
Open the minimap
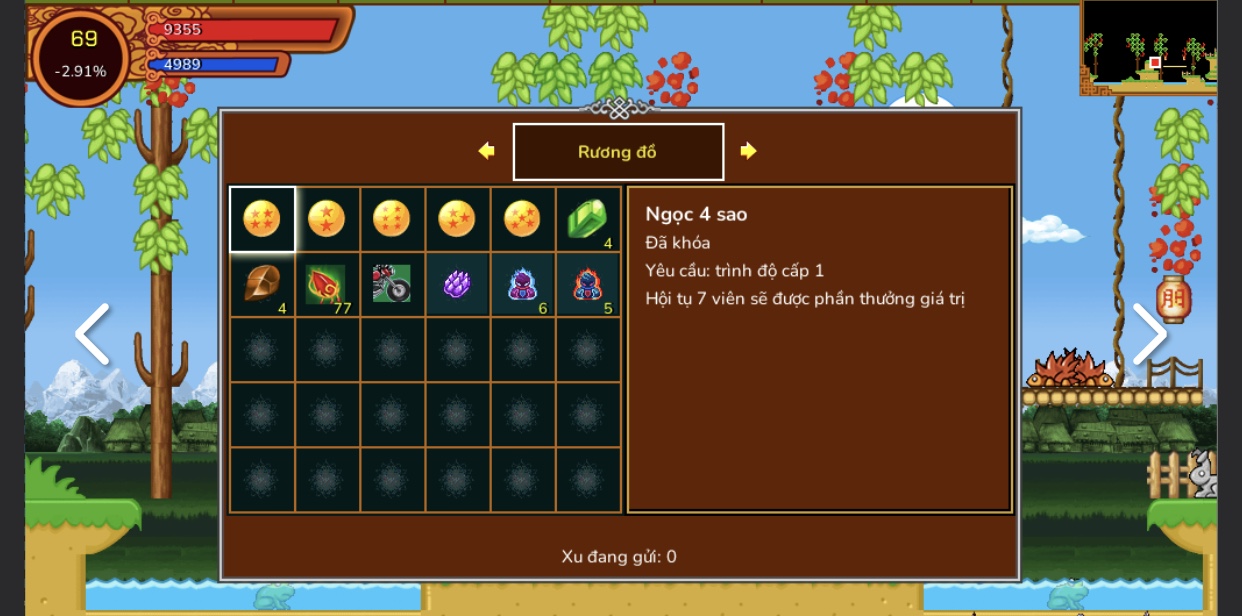pyautogui.click(x=1148, y=47)
